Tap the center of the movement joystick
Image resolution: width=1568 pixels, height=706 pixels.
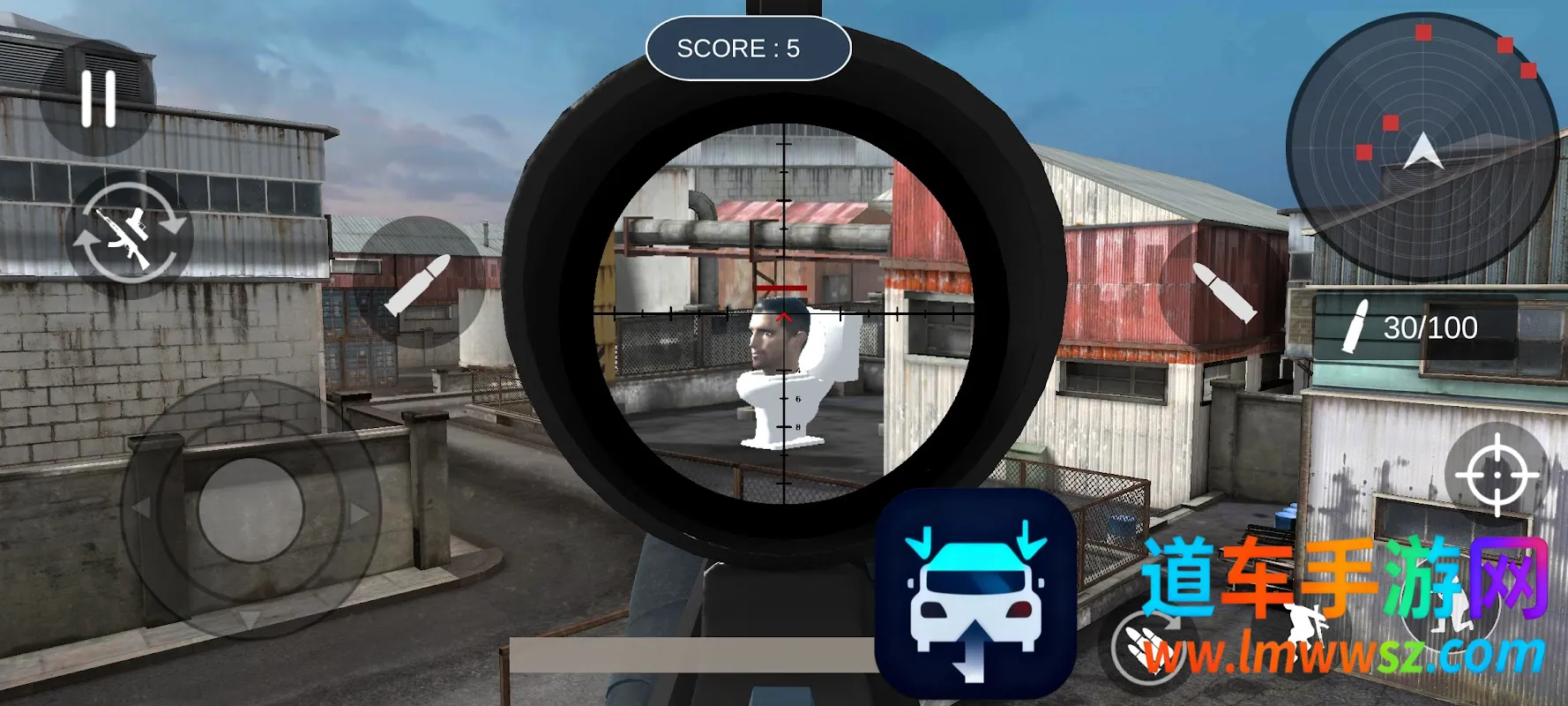(x=250, y=509)
